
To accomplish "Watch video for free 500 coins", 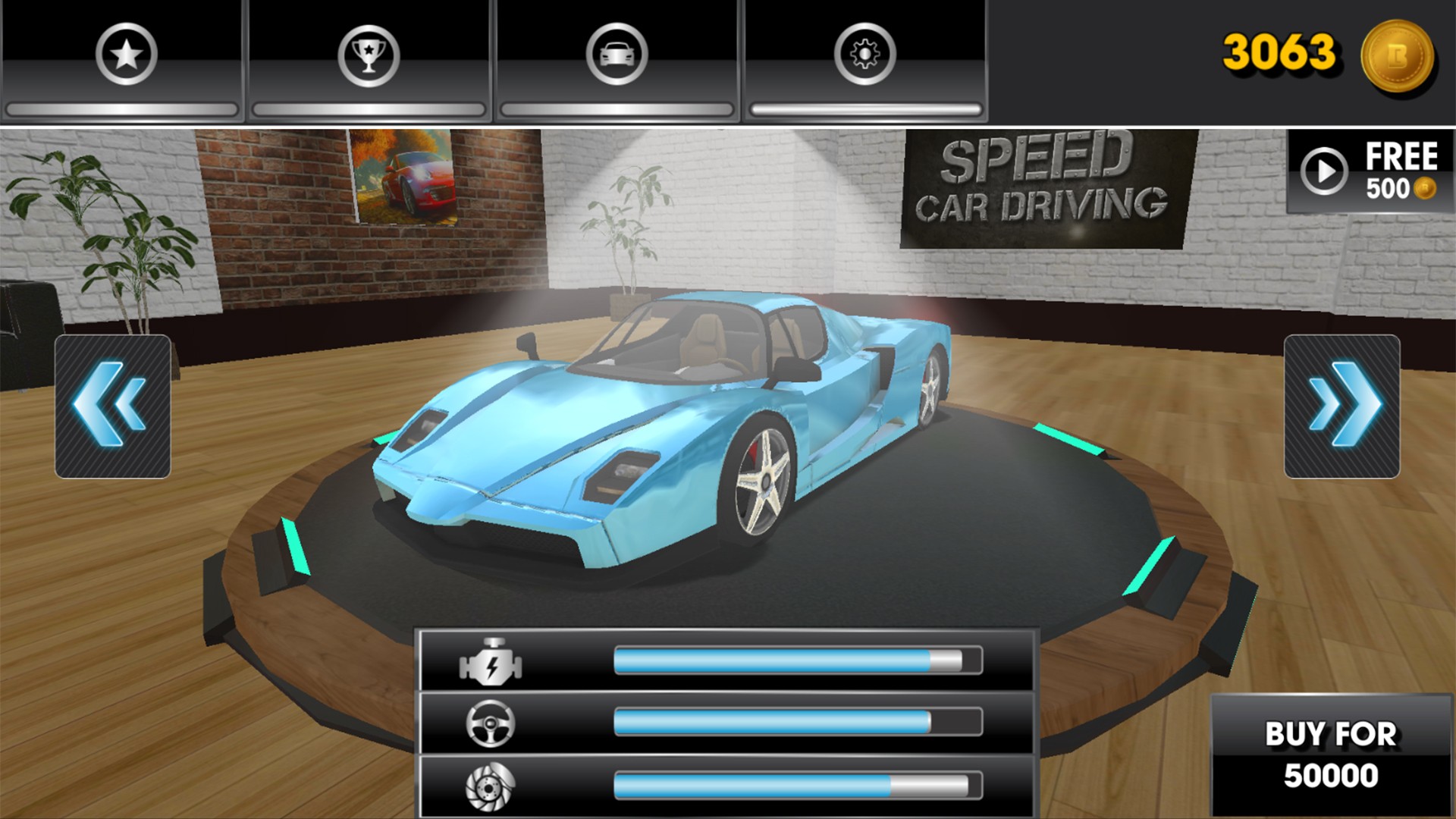I will point(1370,171).
